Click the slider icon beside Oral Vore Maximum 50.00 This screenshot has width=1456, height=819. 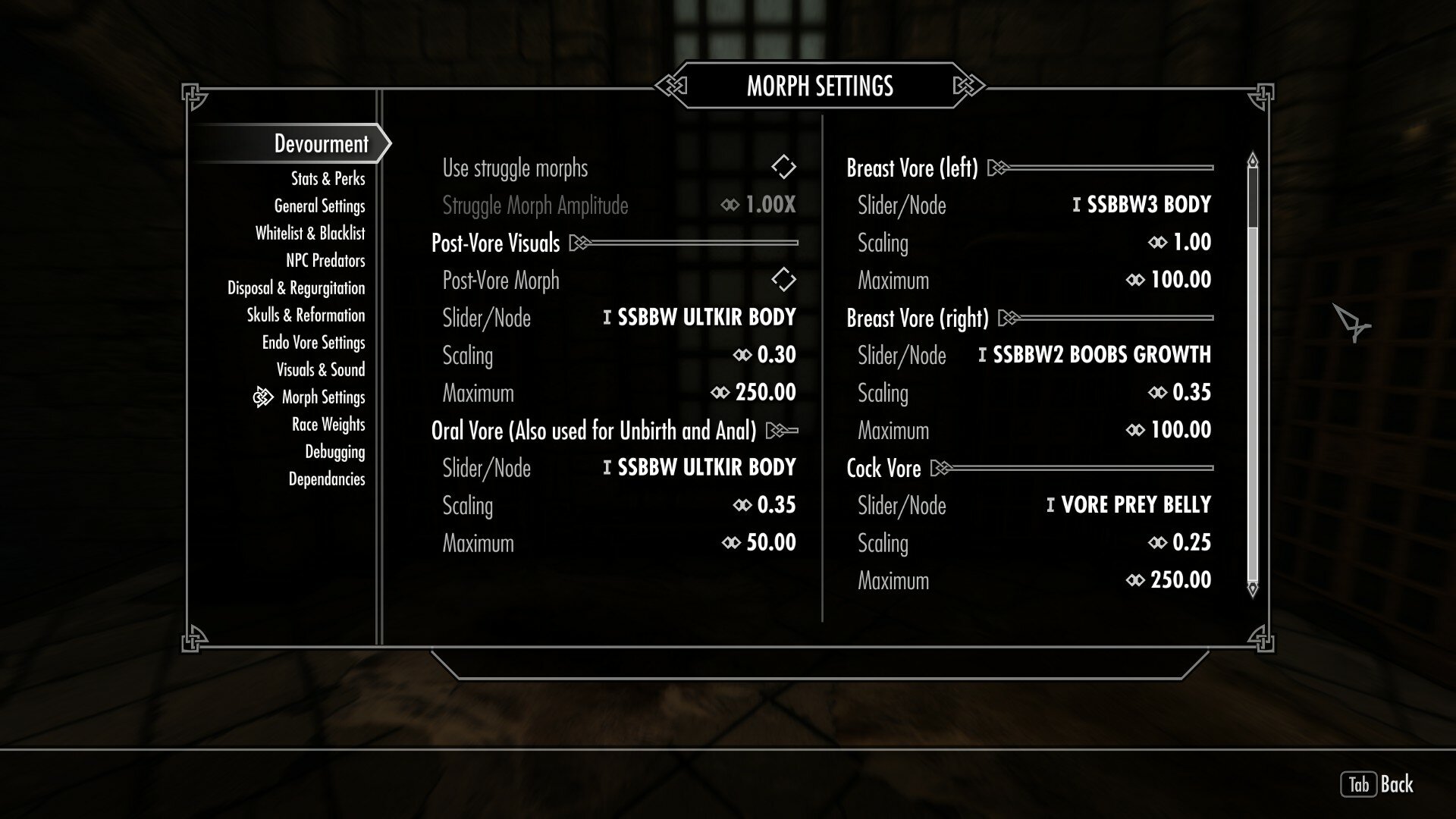pyautogui.click(x=730, y=543)
